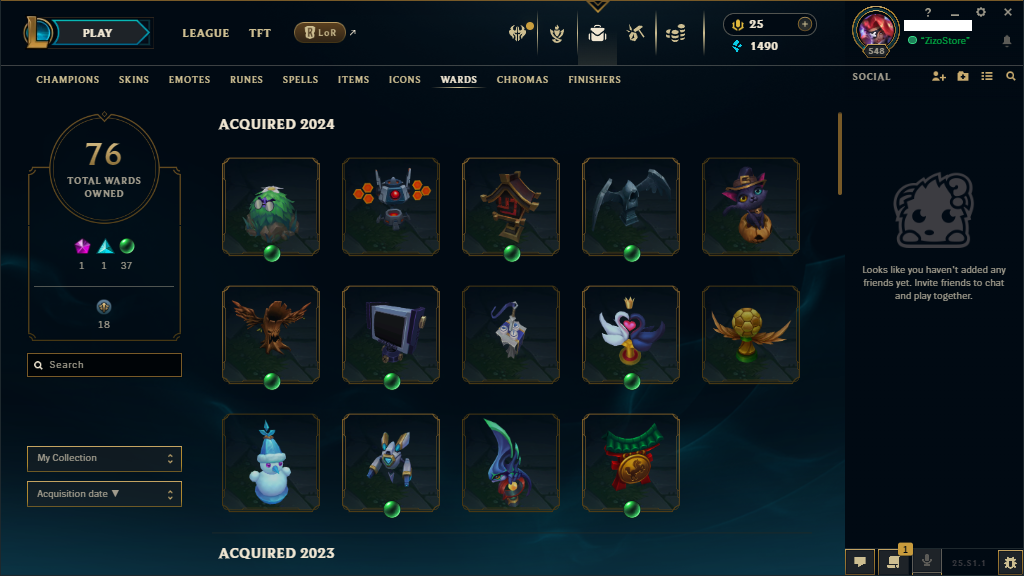Open the Finishers tab
The height and width of the screenshot is (576, 1024).
[x=594, y=79]
